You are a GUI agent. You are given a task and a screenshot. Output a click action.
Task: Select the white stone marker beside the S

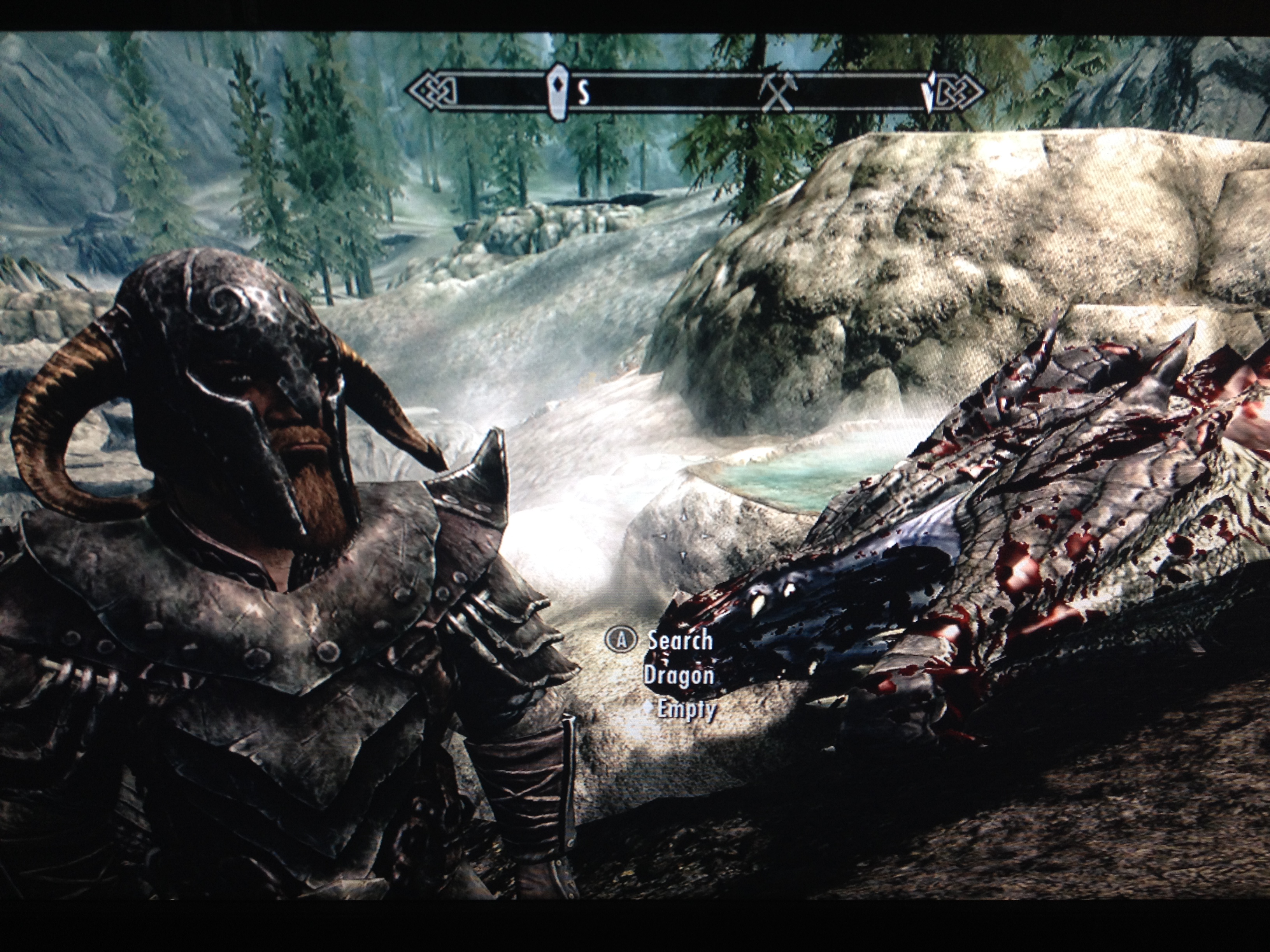tap(556, 91)
